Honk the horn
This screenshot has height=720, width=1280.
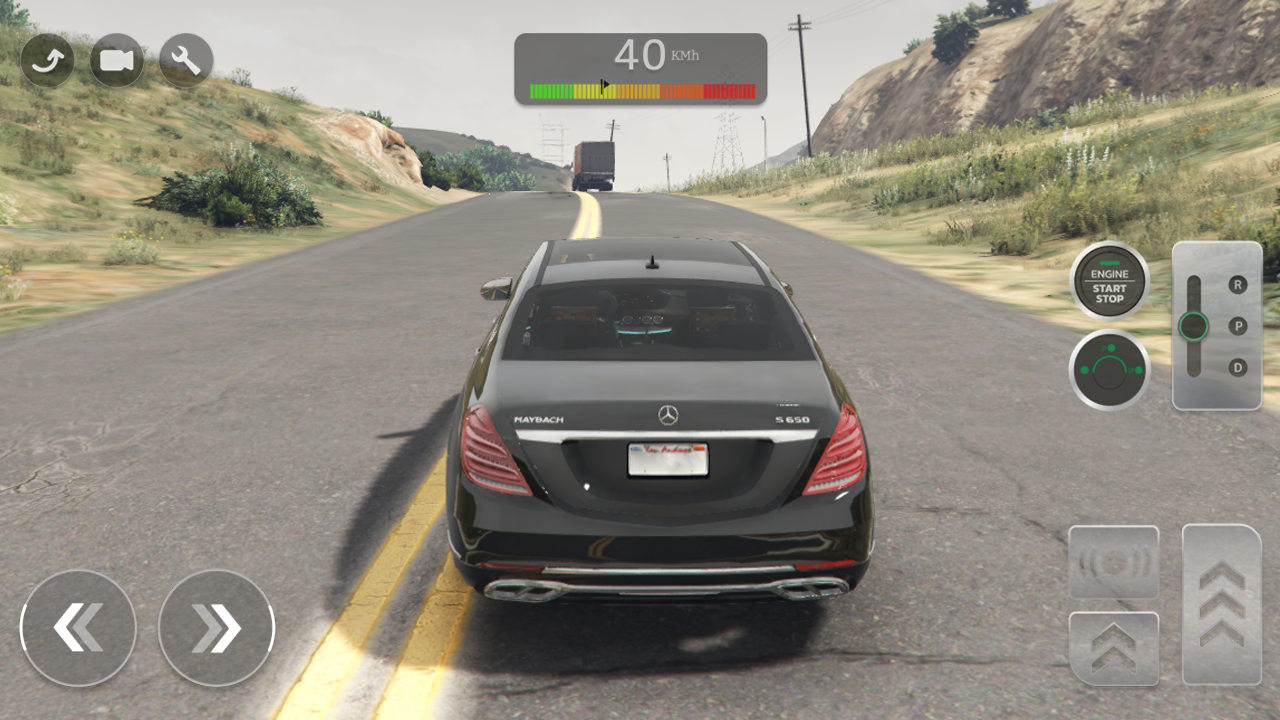1113,562
